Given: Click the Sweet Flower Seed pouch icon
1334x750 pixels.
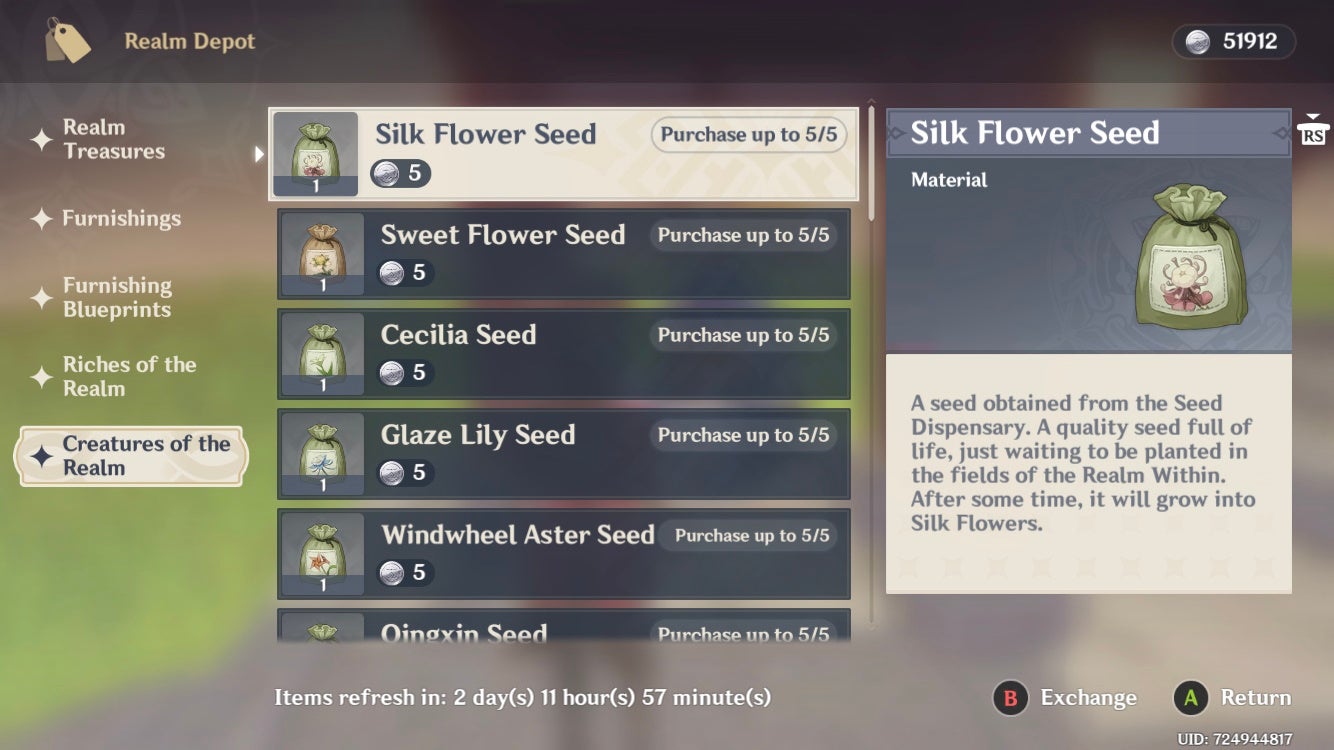Looking at the screenshot, I should click(322, 253).
